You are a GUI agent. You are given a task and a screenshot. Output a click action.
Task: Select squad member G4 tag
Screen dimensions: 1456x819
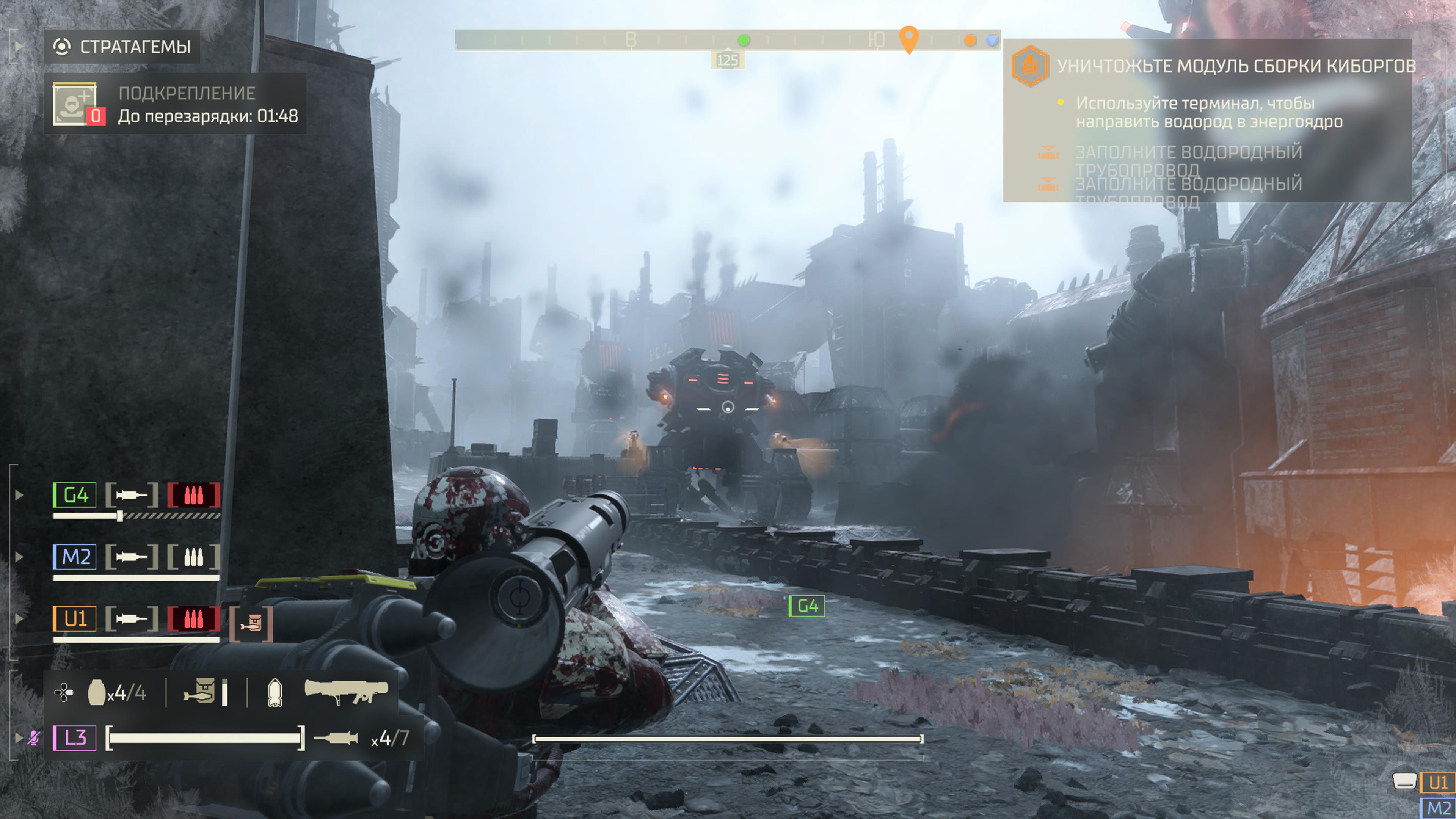coord(75,495)
